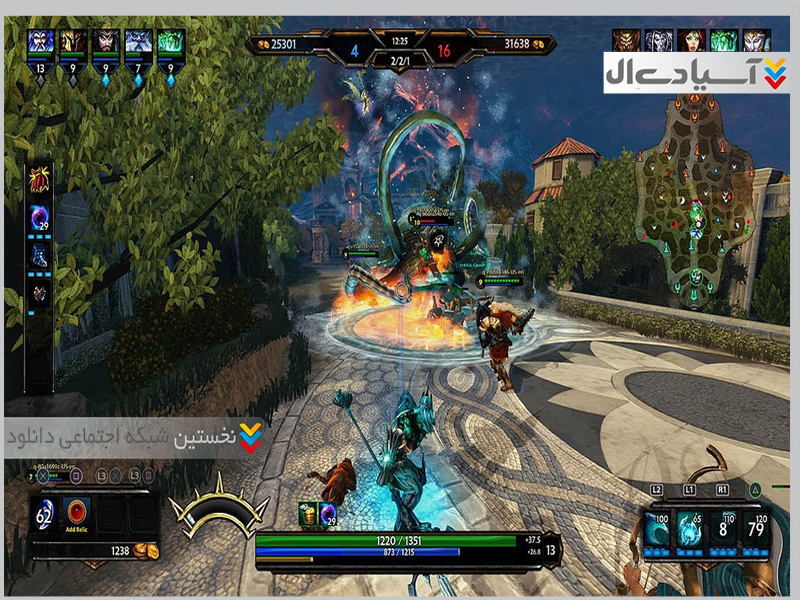The width and height of the screenshot is (800, 600).
Task: Click the flame buff icon in left sidebar
Action: coord(42,180)
